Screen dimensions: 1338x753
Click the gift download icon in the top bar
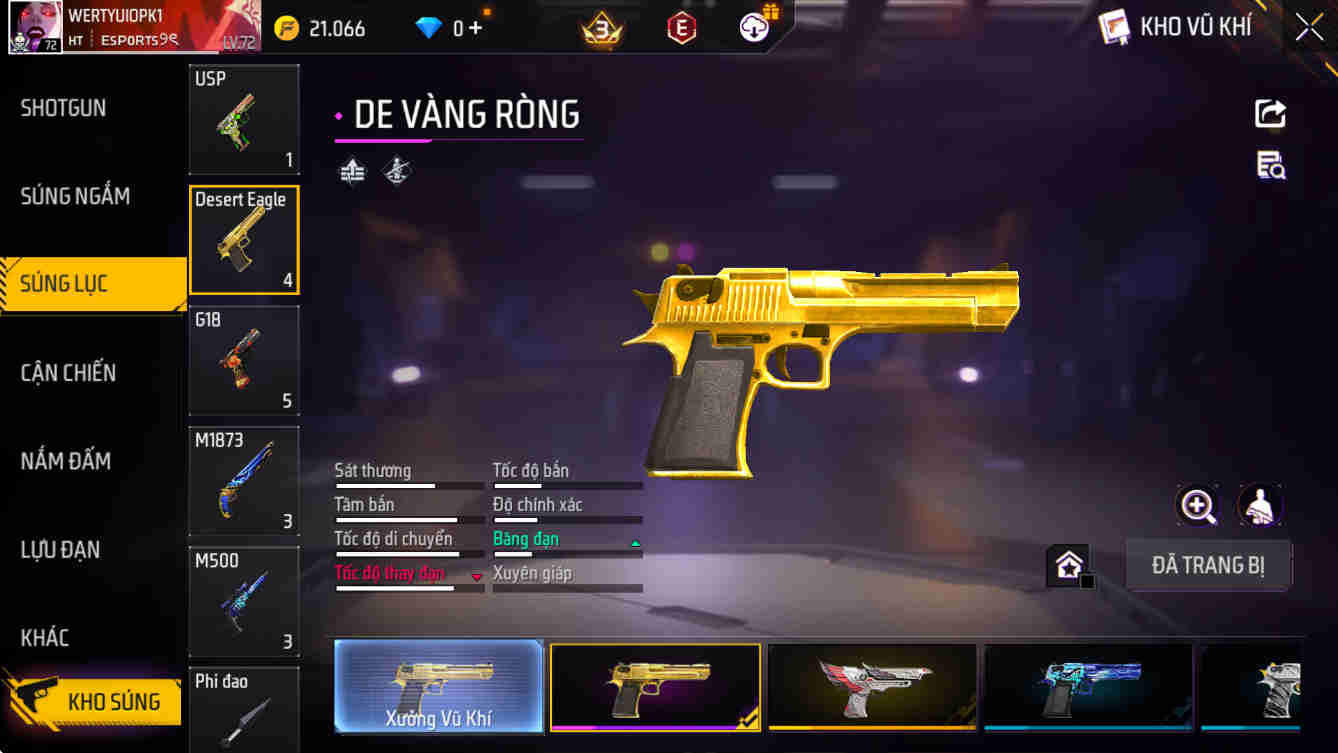[x=753, y=27]
